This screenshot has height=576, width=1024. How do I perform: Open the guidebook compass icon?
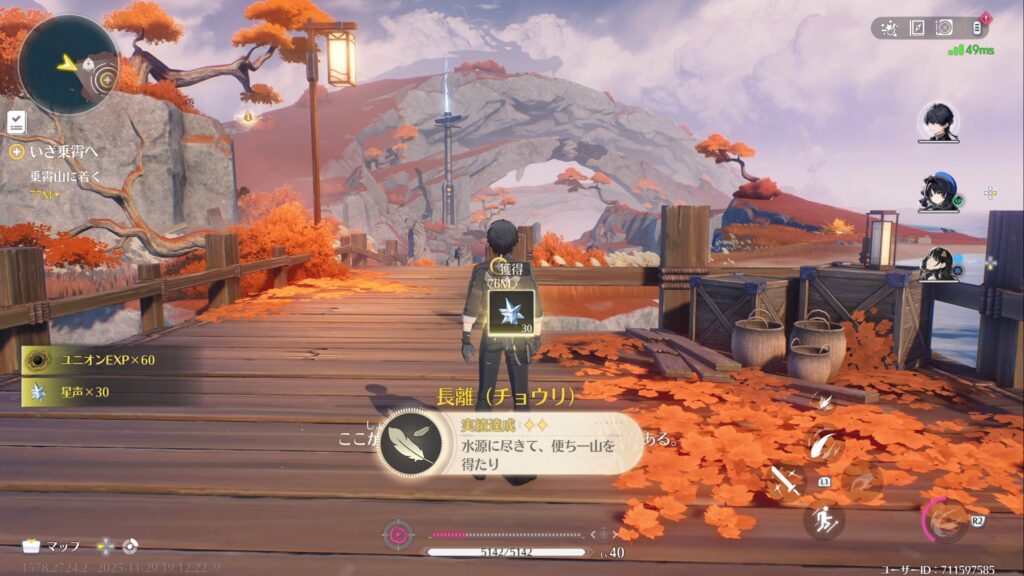[x=917, y=28]
